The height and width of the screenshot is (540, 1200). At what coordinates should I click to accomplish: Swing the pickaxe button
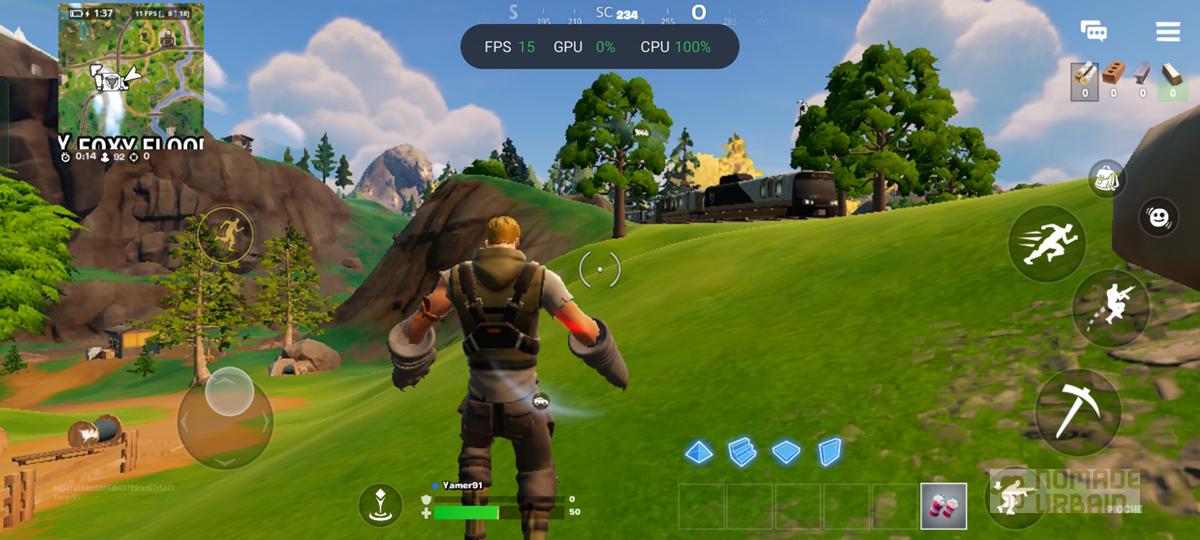tap(1077, 405)
